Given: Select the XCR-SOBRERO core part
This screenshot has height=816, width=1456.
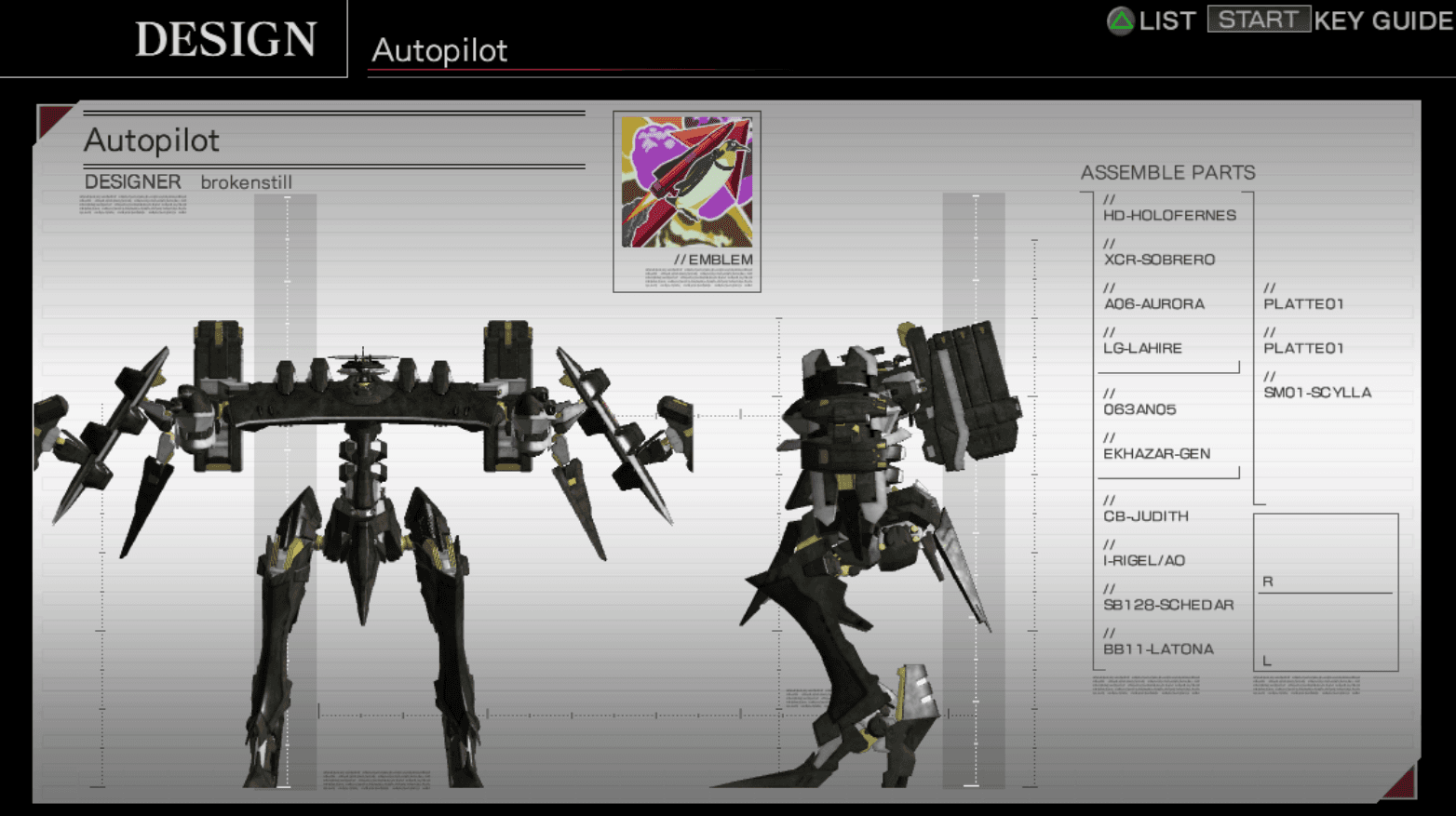Looking at the screenshot, I should 1160,260.
